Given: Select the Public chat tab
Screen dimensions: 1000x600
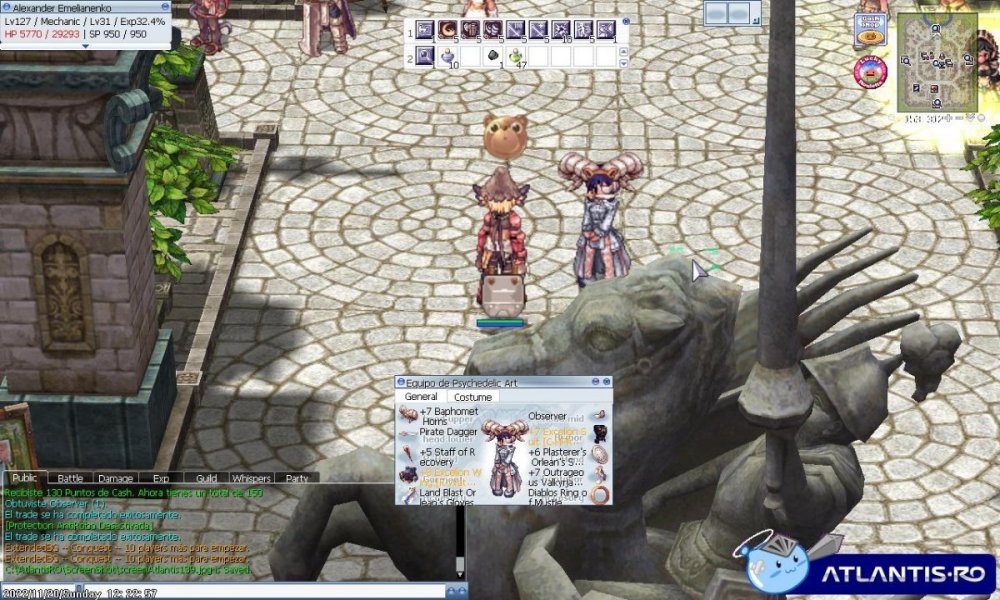Looking at the screenshot, I should point(25,479).
